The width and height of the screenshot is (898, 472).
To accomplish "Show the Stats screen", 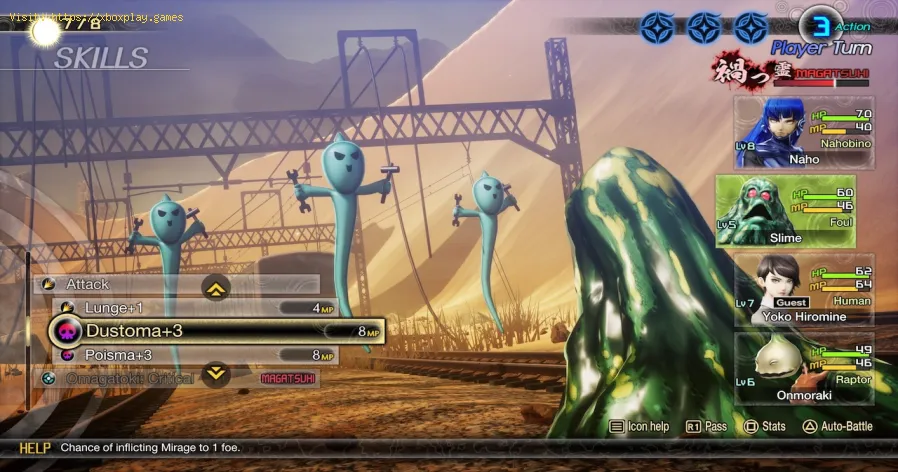I will 768,427.
